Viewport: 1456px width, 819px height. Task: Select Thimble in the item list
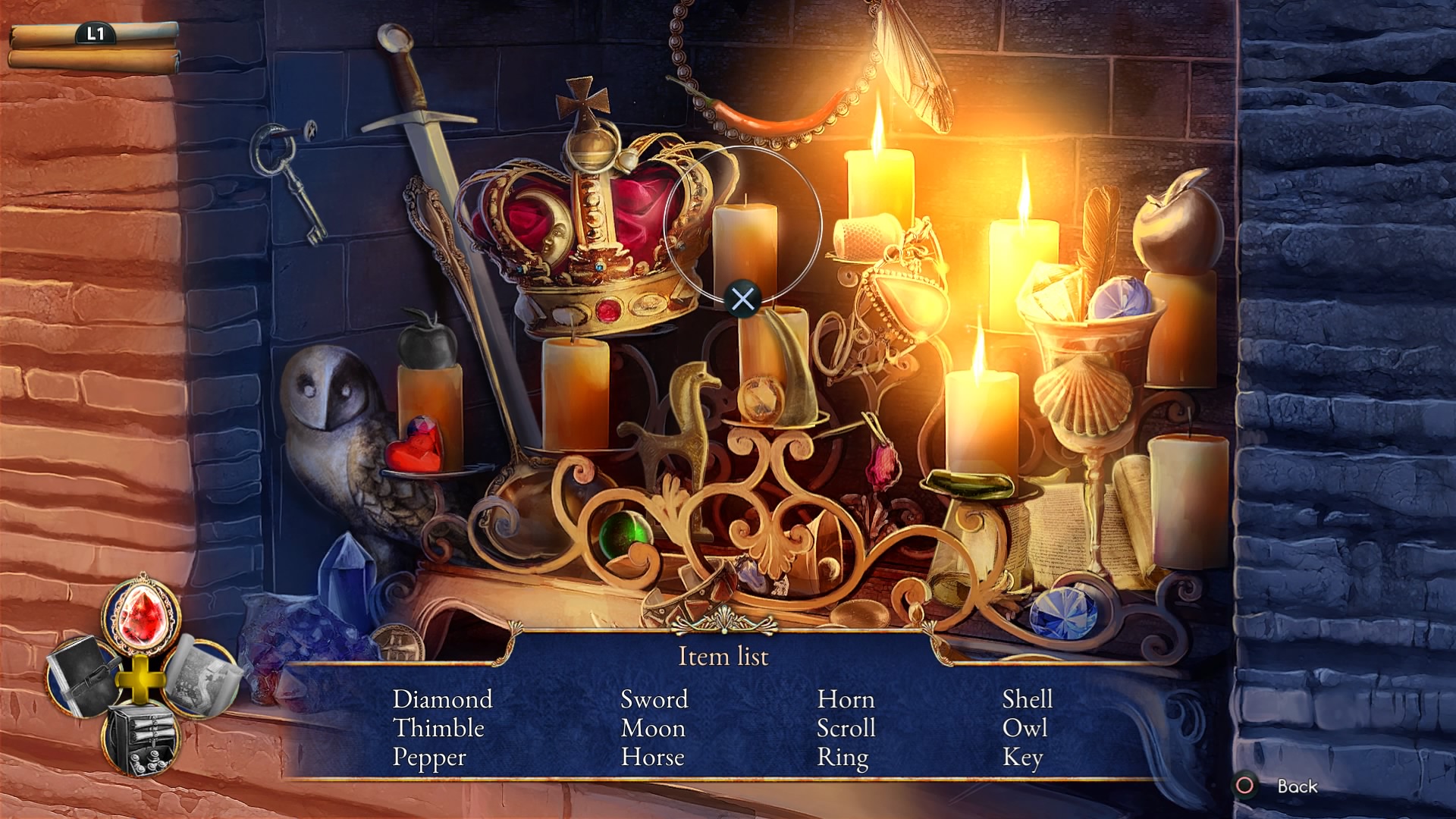438,728
